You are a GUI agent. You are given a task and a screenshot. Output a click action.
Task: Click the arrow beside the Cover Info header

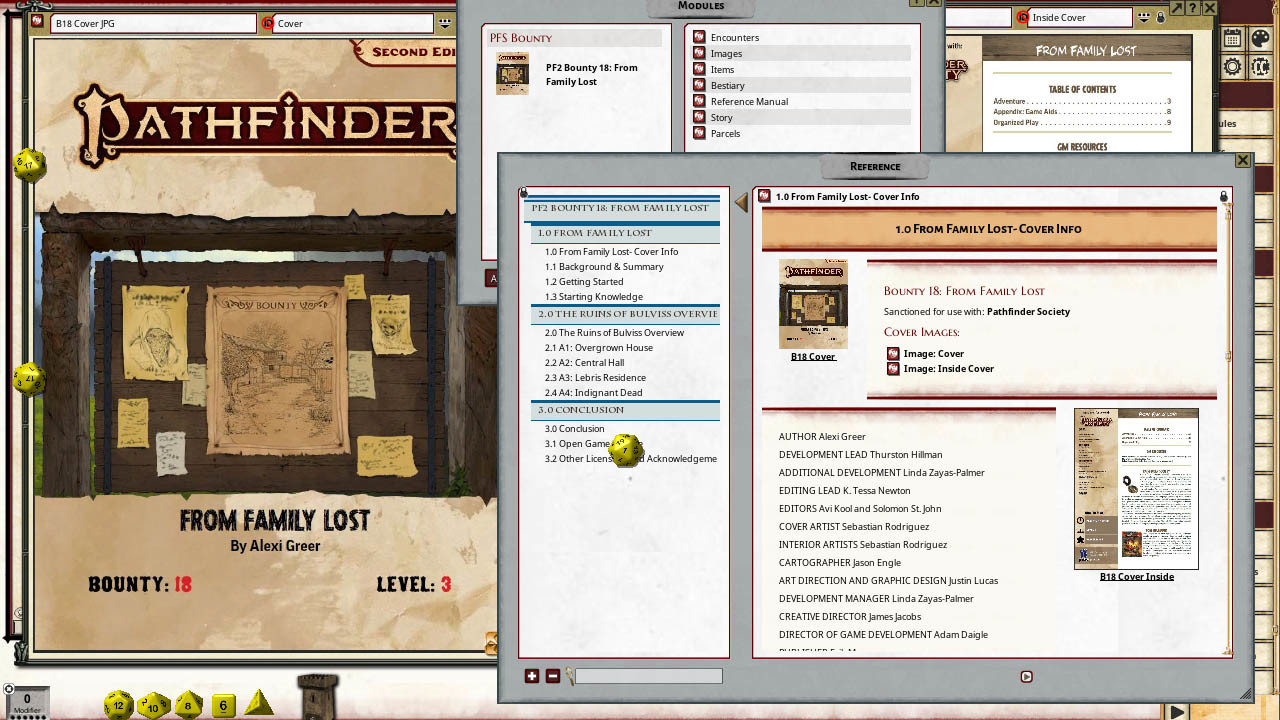coord(742,204)
